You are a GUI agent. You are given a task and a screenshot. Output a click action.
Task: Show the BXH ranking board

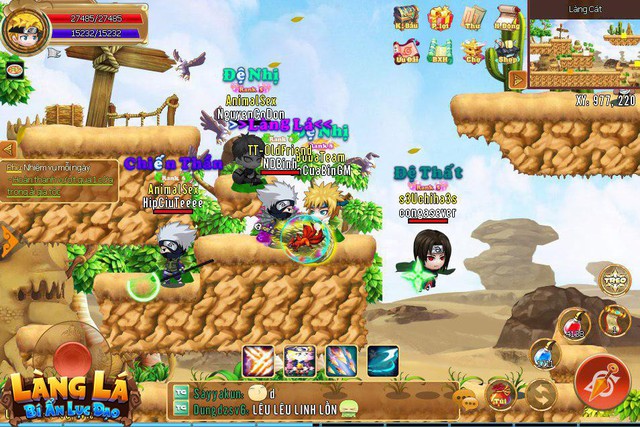point(440,52)
